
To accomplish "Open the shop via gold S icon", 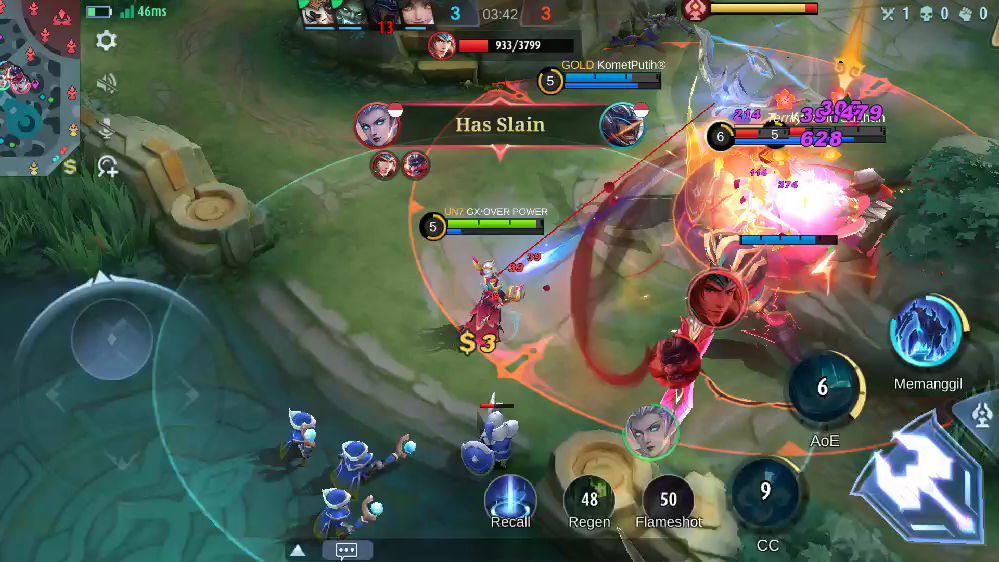I will click(x=70, y=167).
